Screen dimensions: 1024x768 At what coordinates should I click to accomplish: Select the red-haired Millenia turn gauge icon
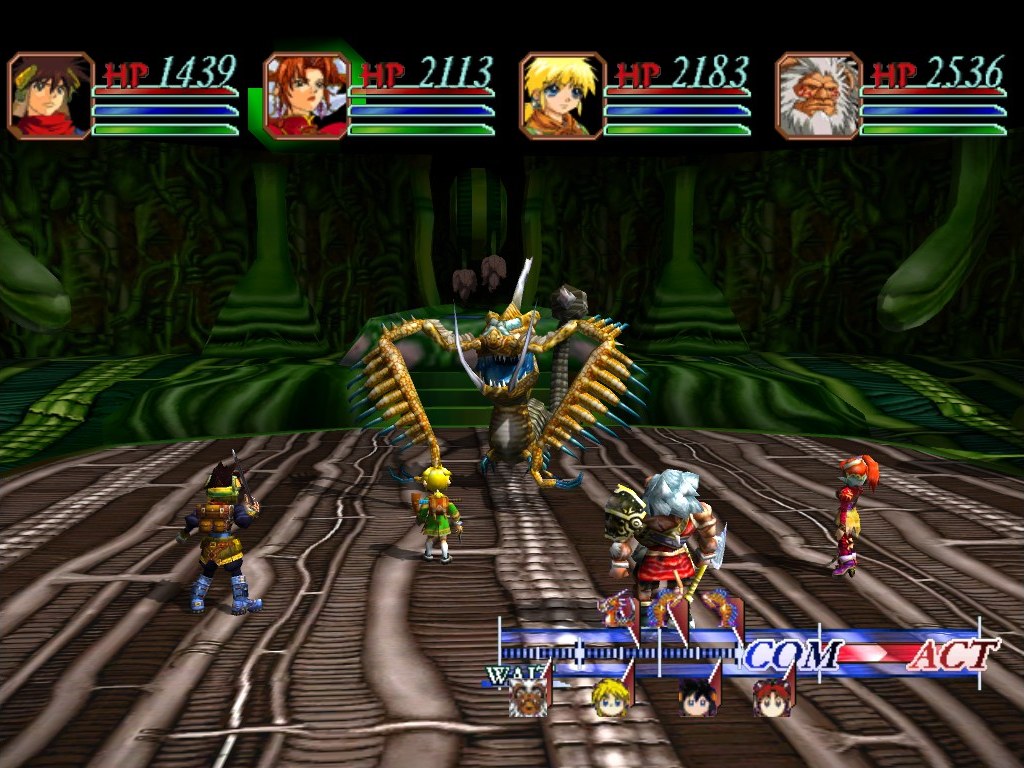pyautogui.click(x=771, y=697)
